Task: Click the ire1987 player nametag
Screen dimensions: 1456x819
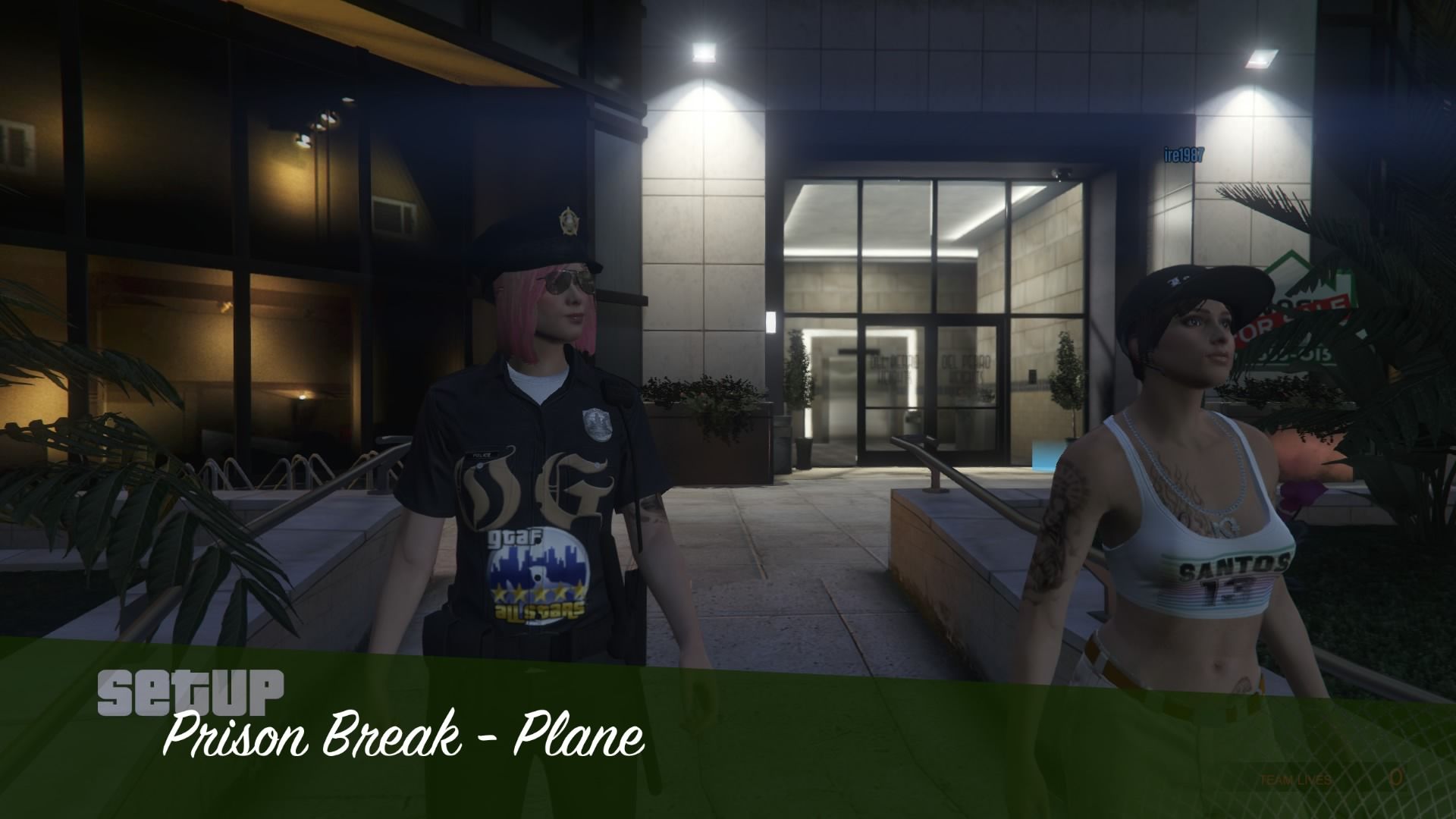Action: click(x=1185, y=152)
